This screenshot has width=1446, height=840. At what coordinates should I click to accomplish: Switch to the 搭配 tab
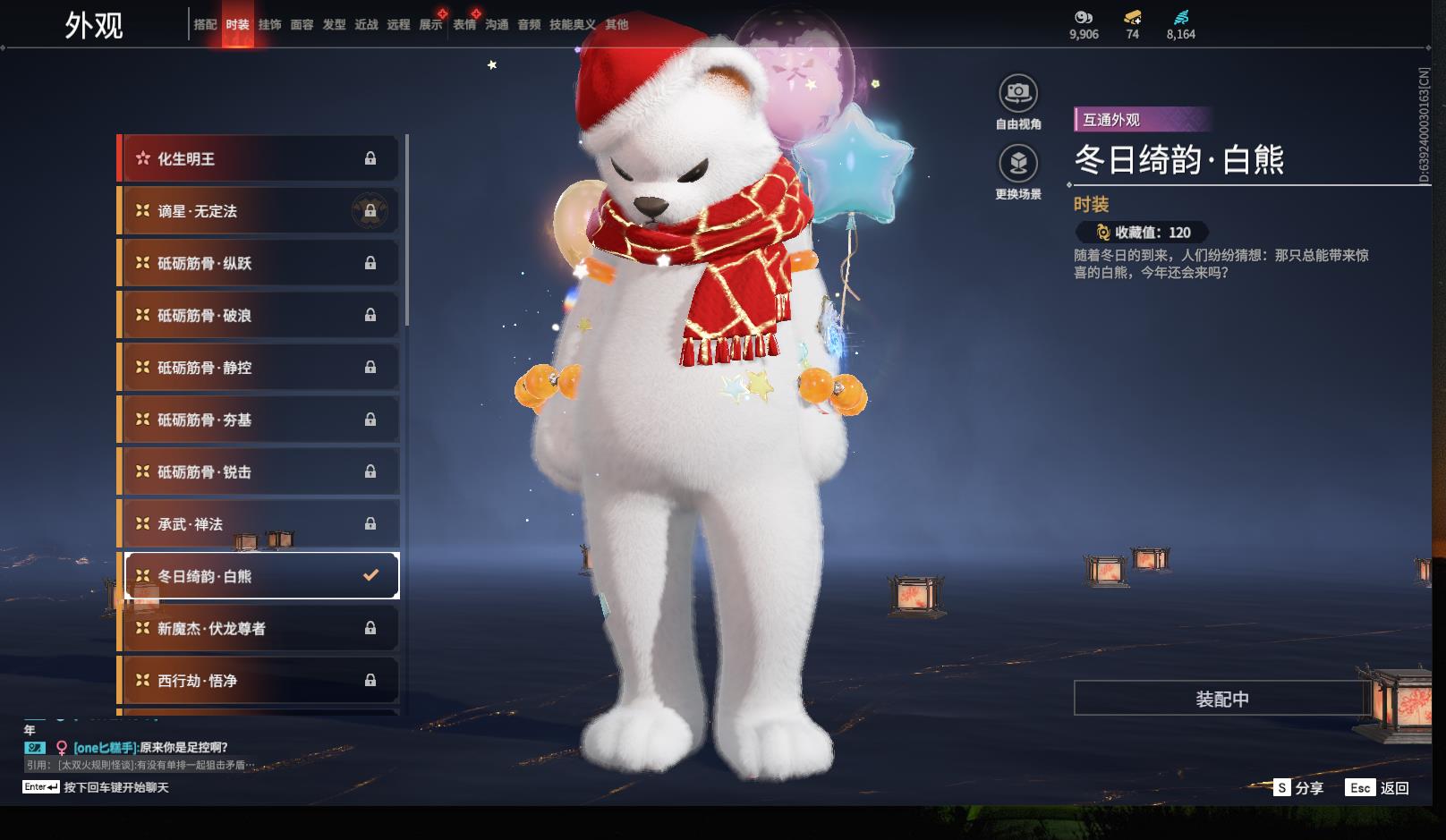pos(205,25)
